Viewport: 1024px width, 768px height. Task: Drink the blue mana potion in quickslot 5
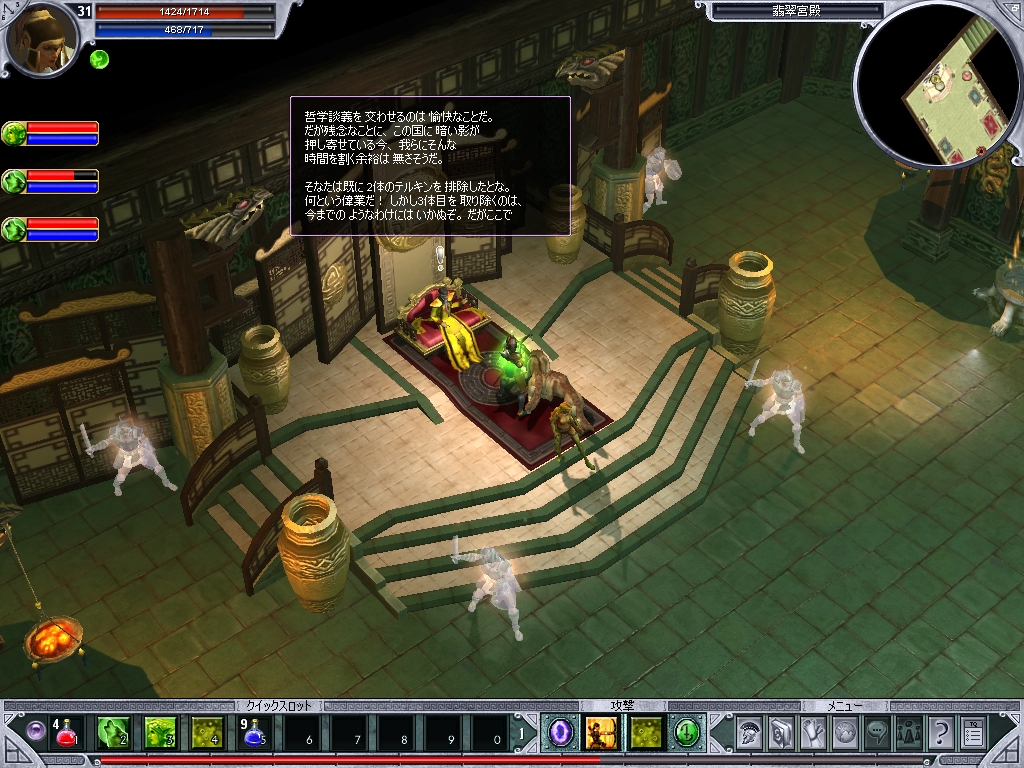pyautogui.click(x=254, y=734)
